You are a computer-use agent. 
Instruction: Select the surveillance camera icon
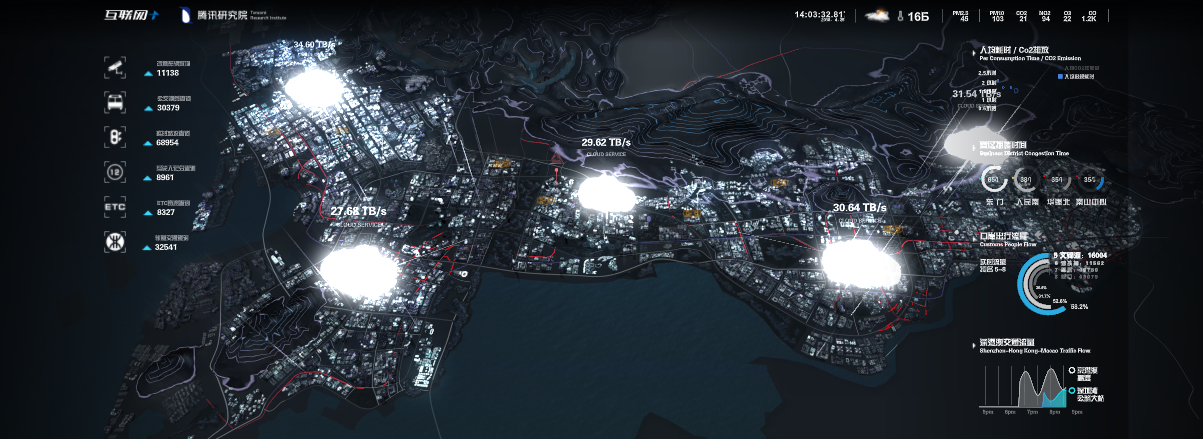115,68
